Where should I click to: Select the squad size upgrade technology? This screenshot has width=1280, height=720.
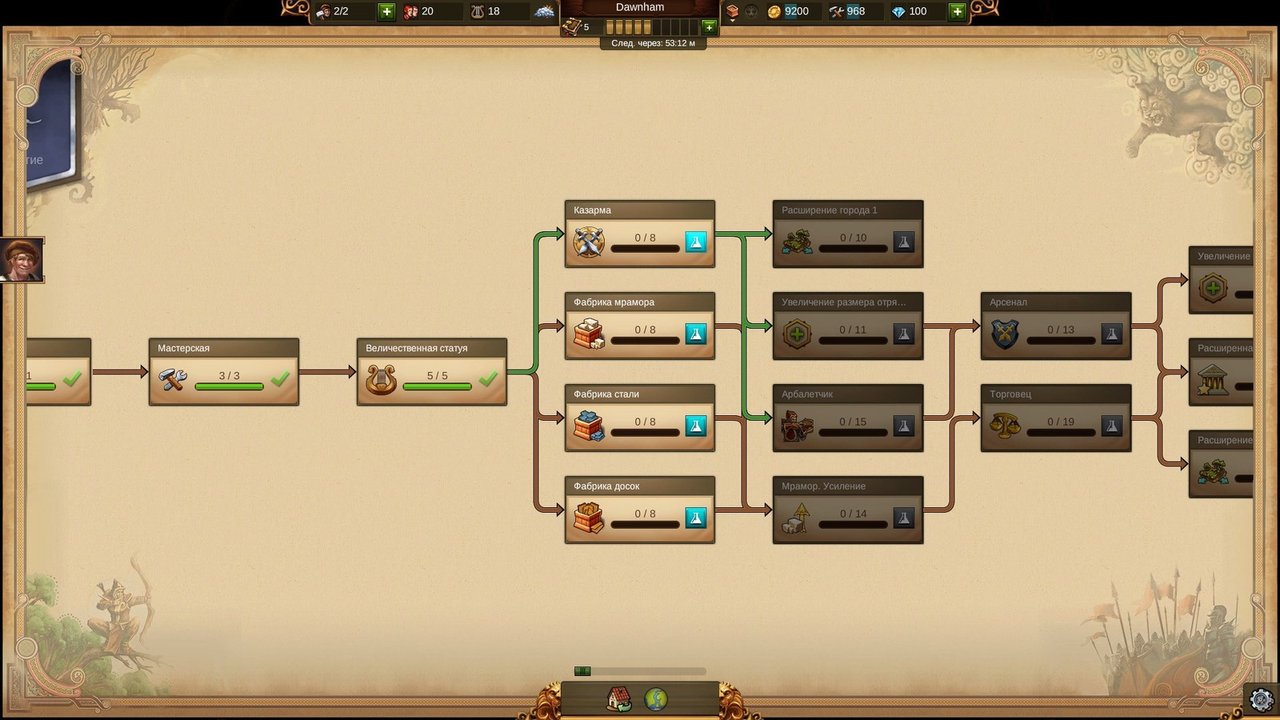coord(847,326)
